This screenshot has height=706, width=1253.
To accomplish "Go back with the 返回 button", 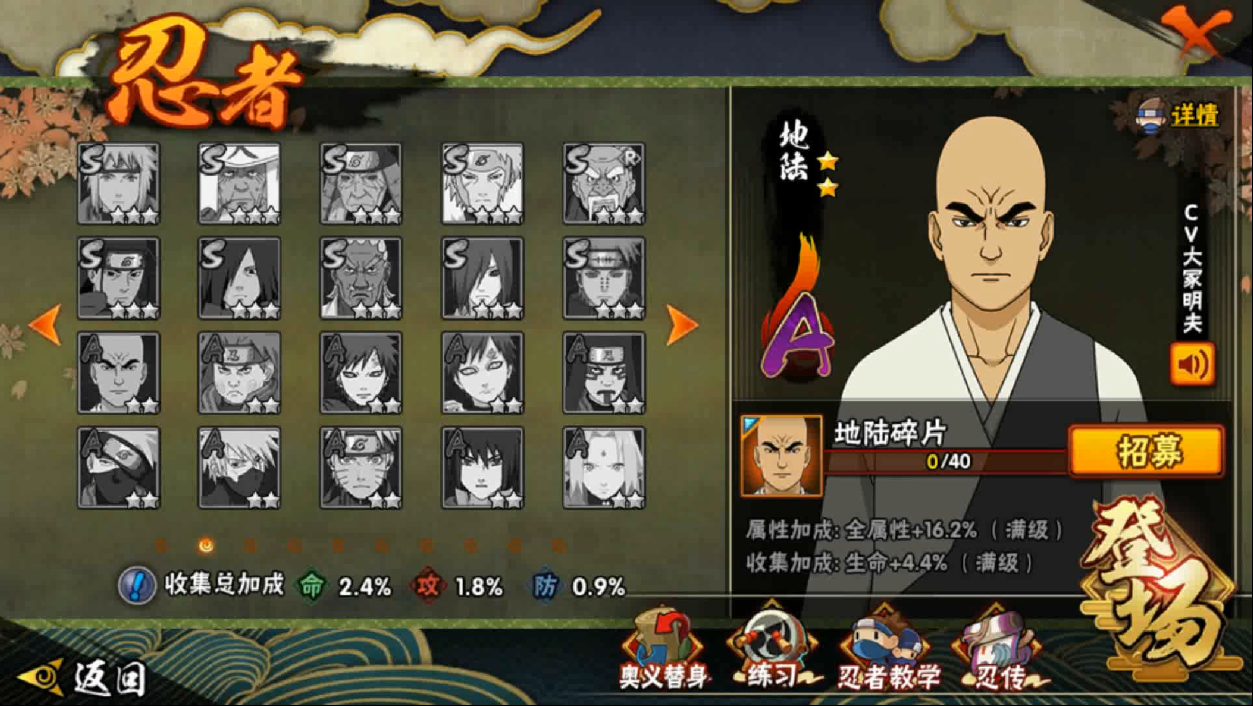I will tap(85, 678).
